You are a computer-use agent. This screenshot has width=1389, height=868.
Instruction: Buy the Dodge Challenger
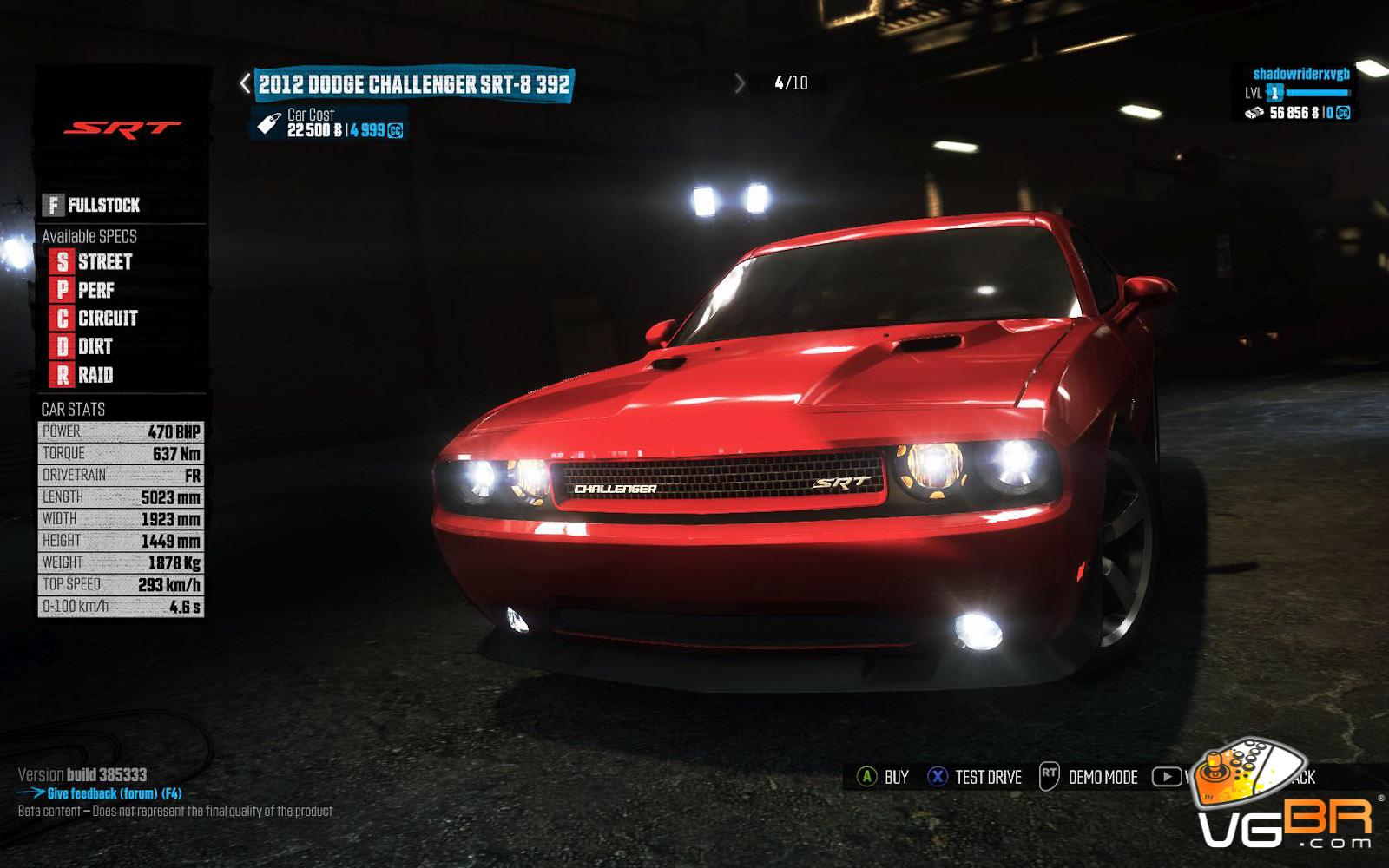(x=884, y=777)
